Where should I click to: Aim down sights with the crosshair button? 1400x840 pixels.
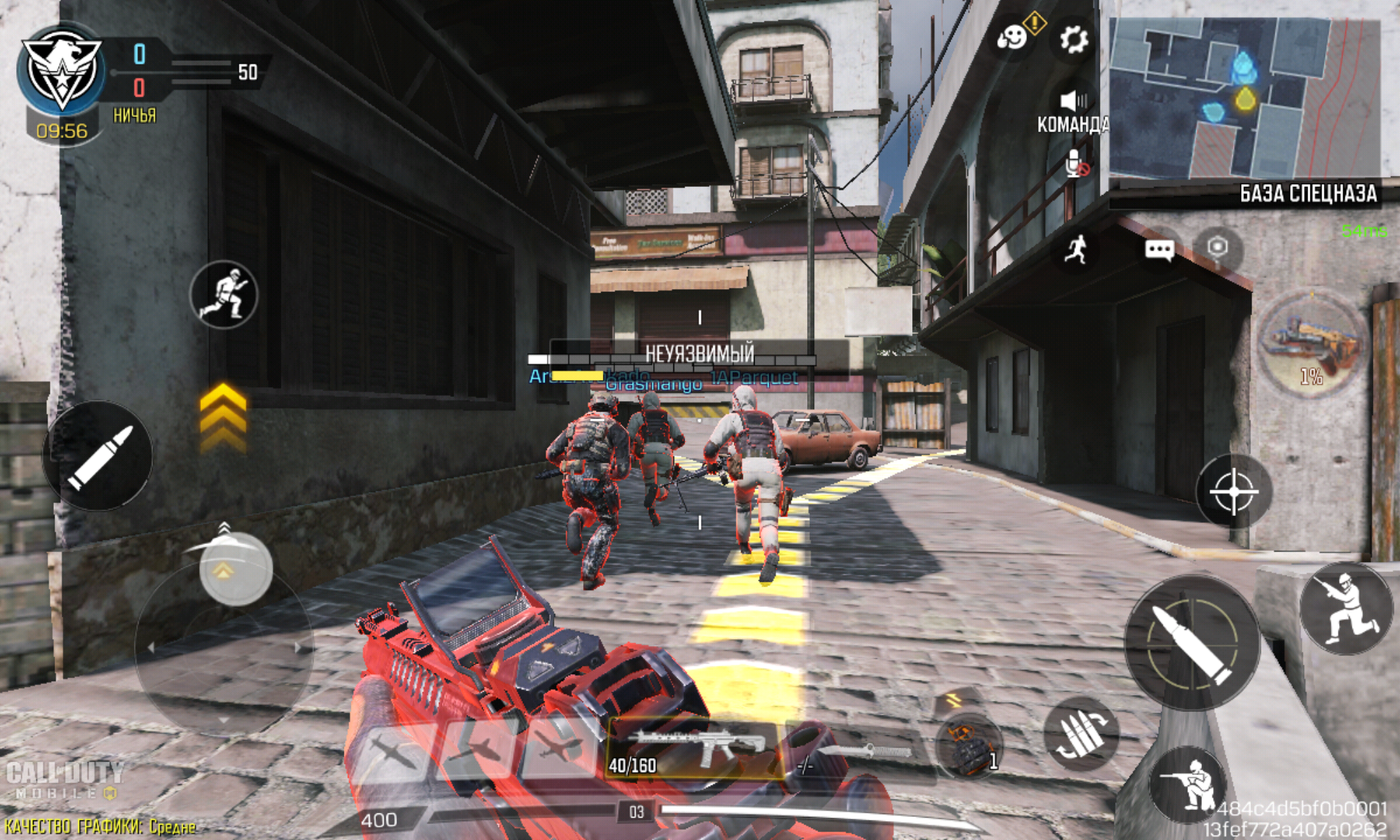coord(1233,492)
